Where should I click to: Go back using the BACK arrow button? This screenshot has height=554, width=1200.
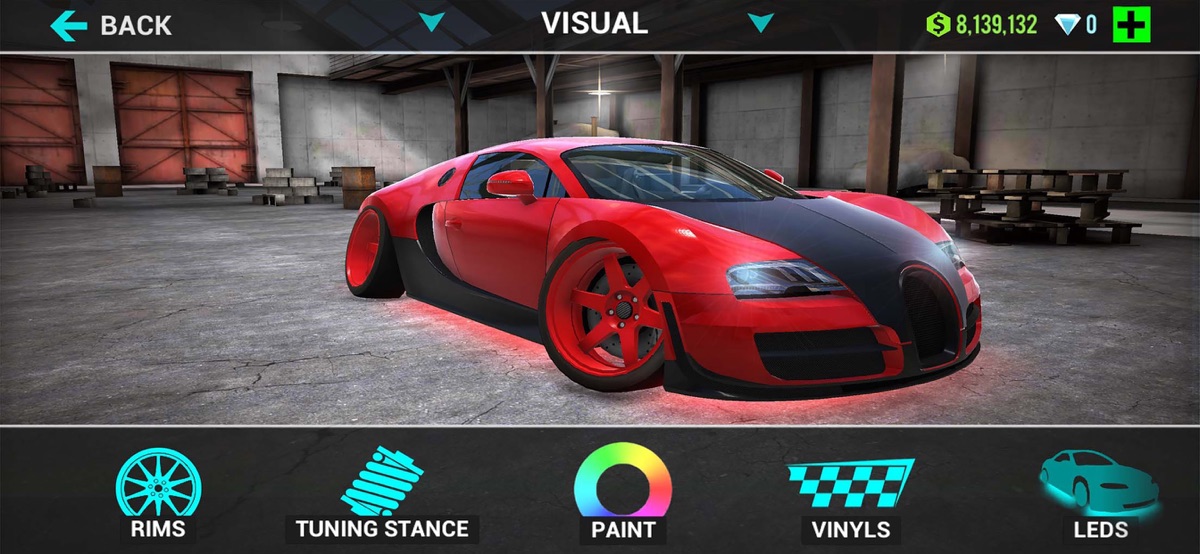(110, 25)
